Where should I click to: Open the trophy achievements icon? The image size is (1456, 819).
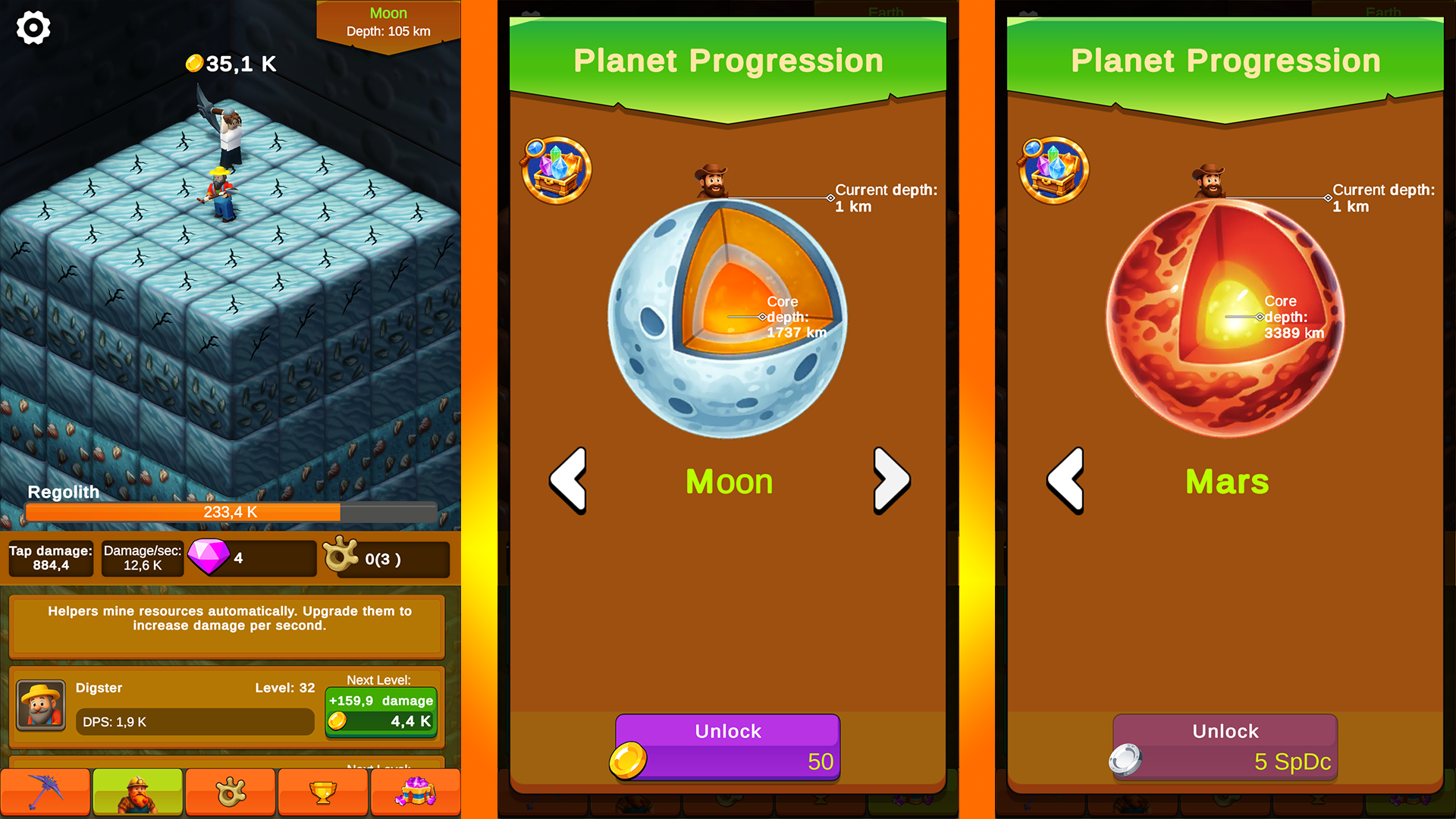323,792
